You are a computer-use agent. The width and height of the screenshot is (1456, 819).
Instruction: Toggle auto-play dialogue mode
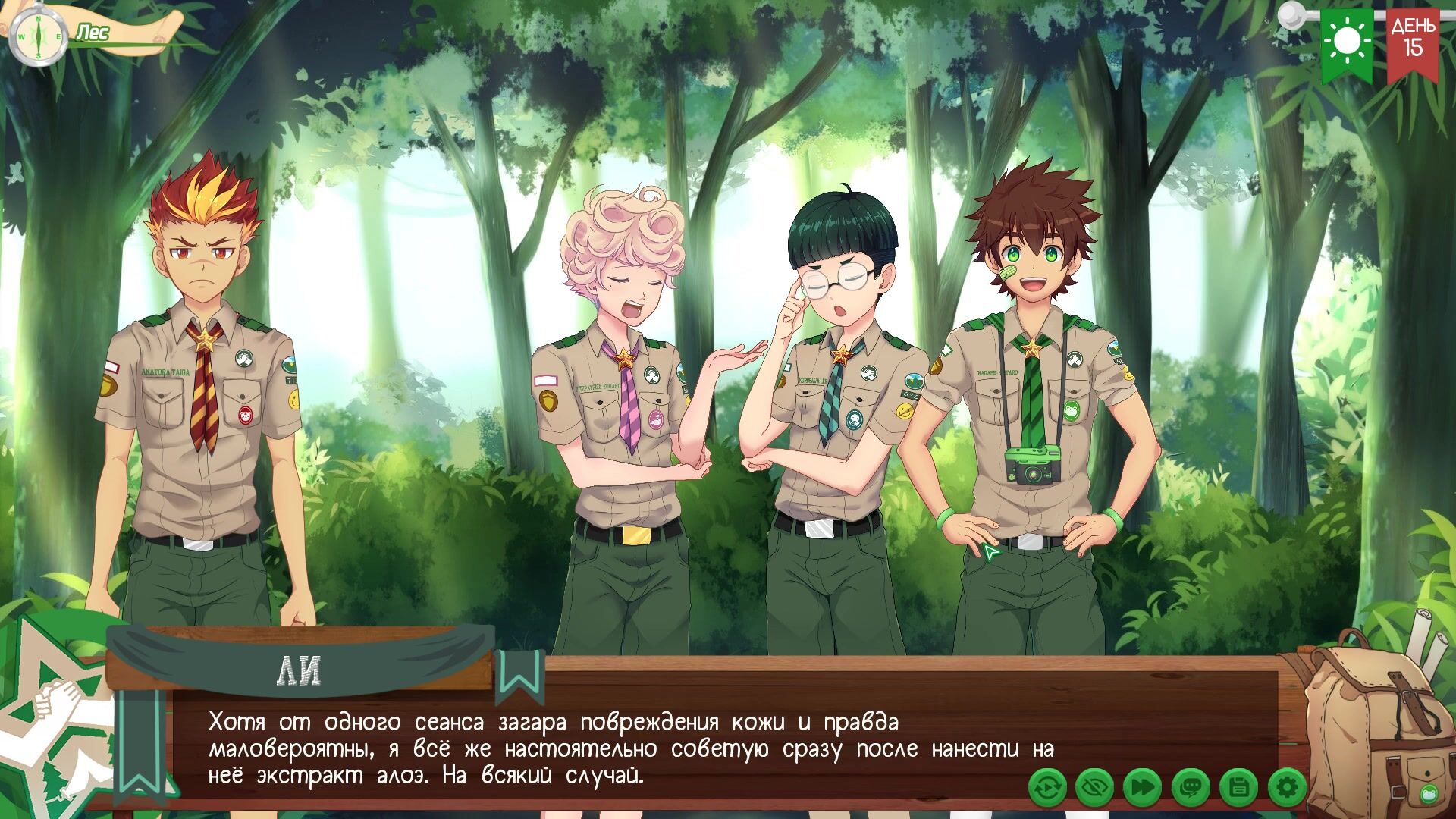click(1047, 789)
